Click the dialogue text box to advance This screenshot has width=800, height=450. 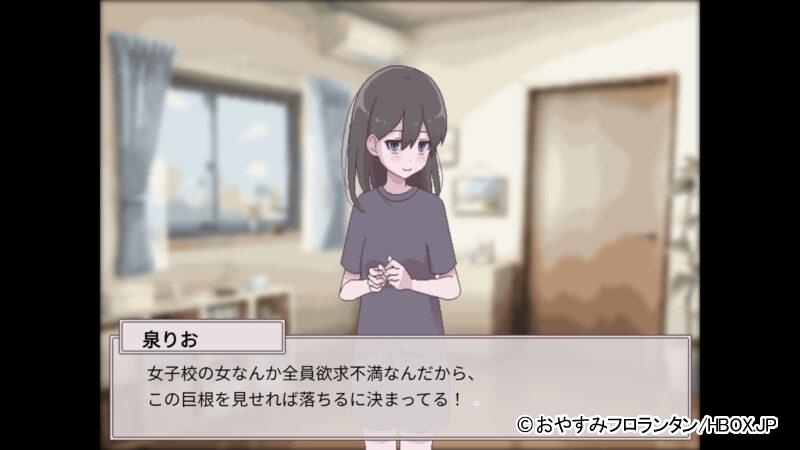[x=400, y=388]
